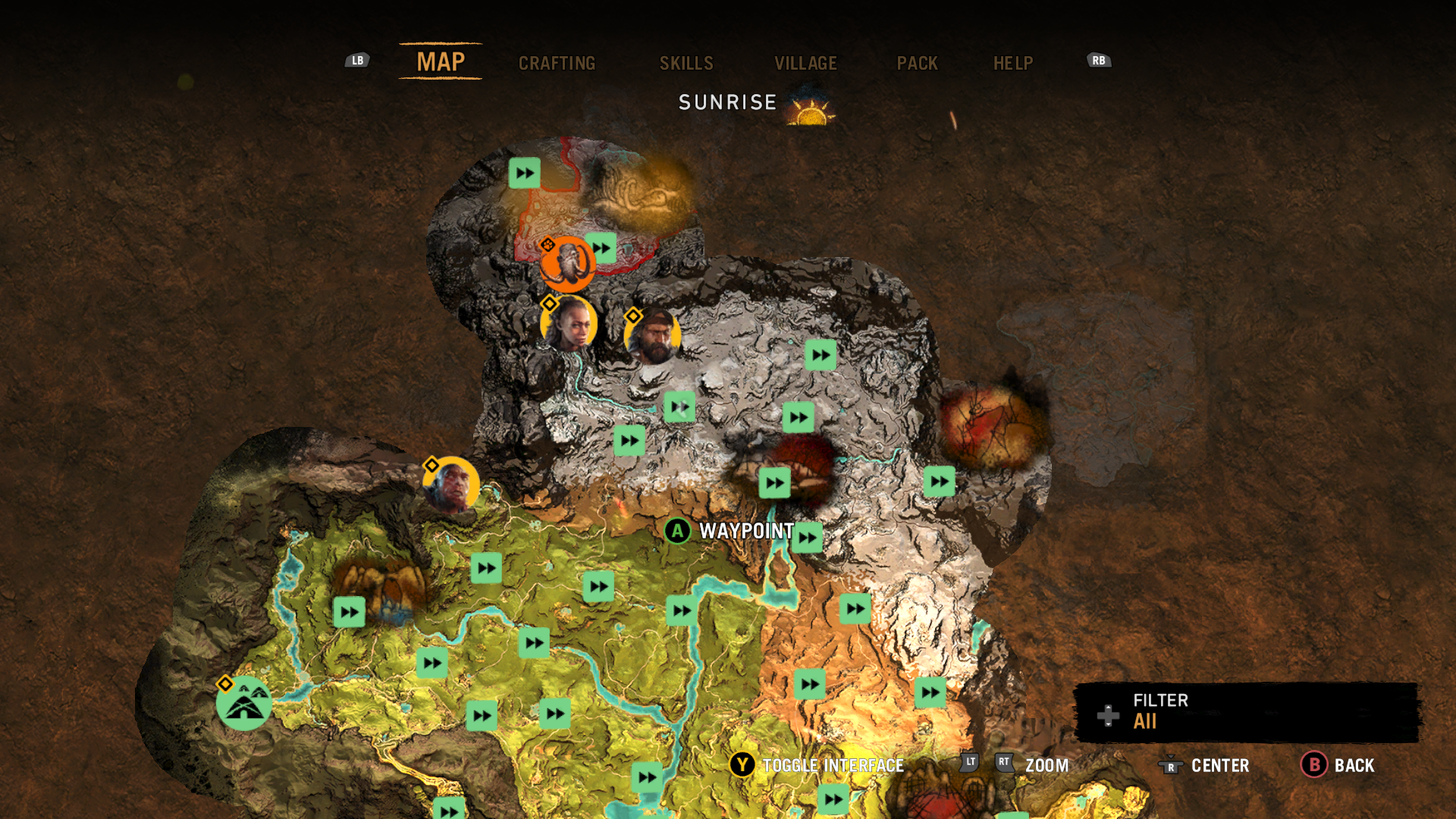This screenshot has width=1456, height=819.
Task: Show the Pack tab
Action: pyautogui.click(x=917, y=63)
